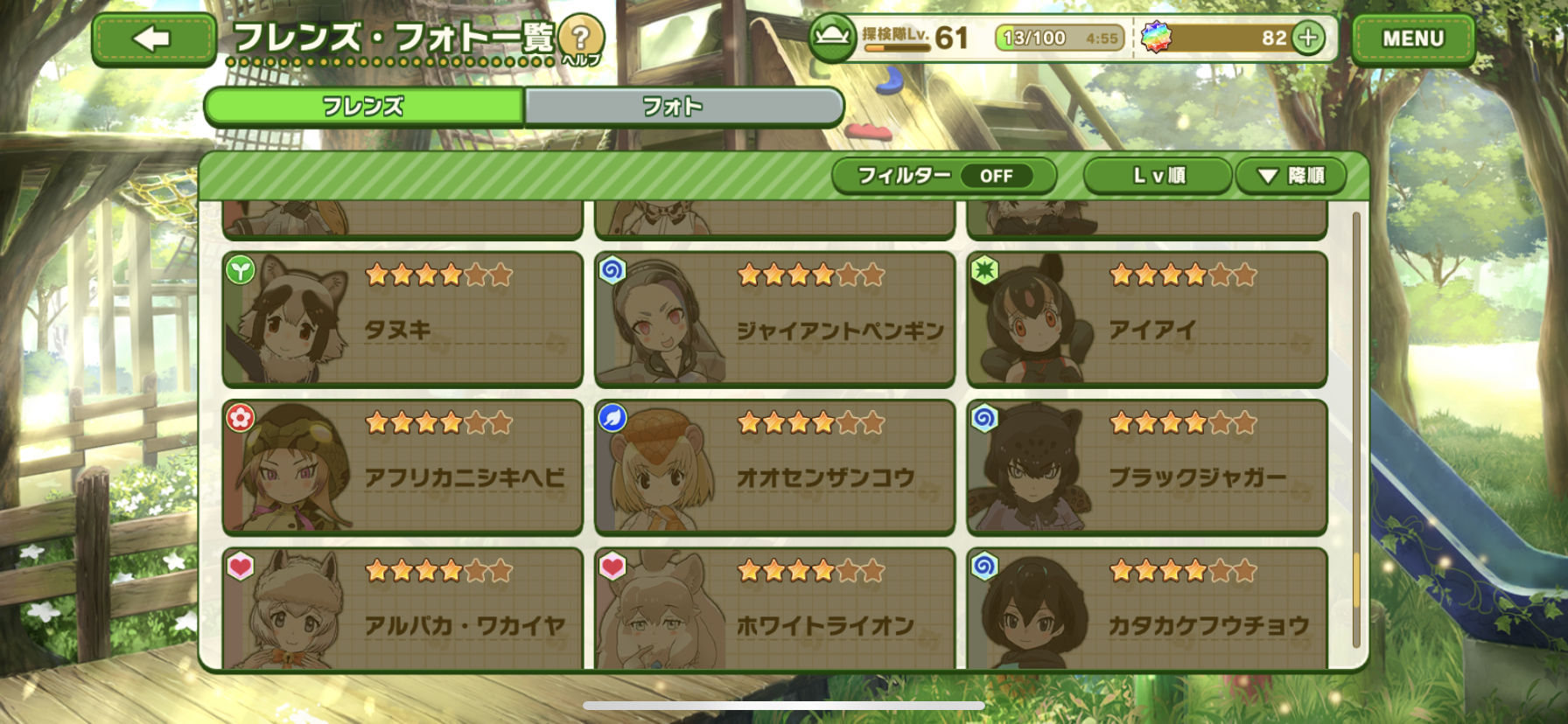This screenshot has height=724, width=1568.
Task: Toggle the フィルター OFF button
Action: click(943, 176)
